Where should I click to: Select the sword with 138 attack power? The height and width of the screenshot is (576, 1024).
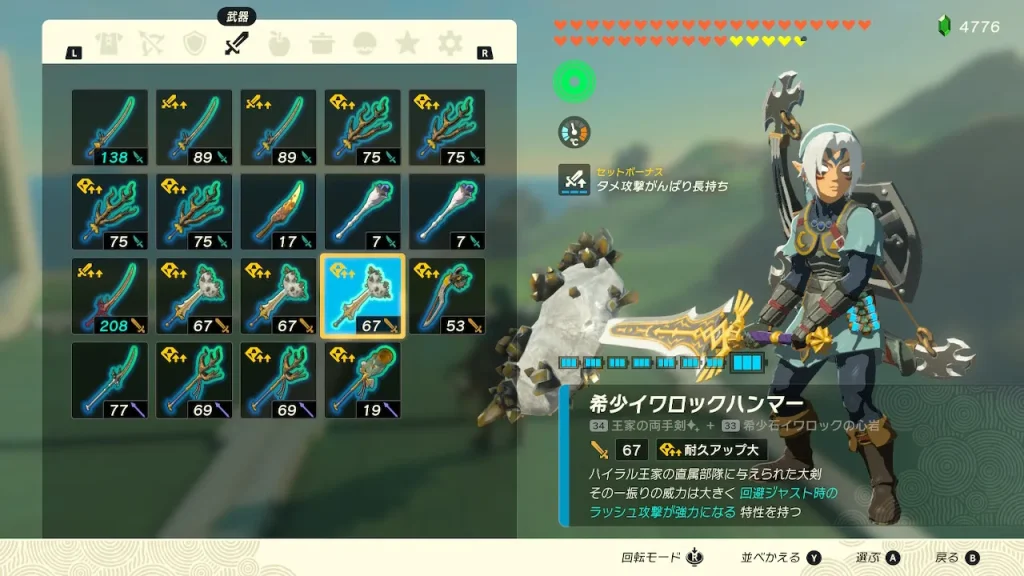pos(110,128)
